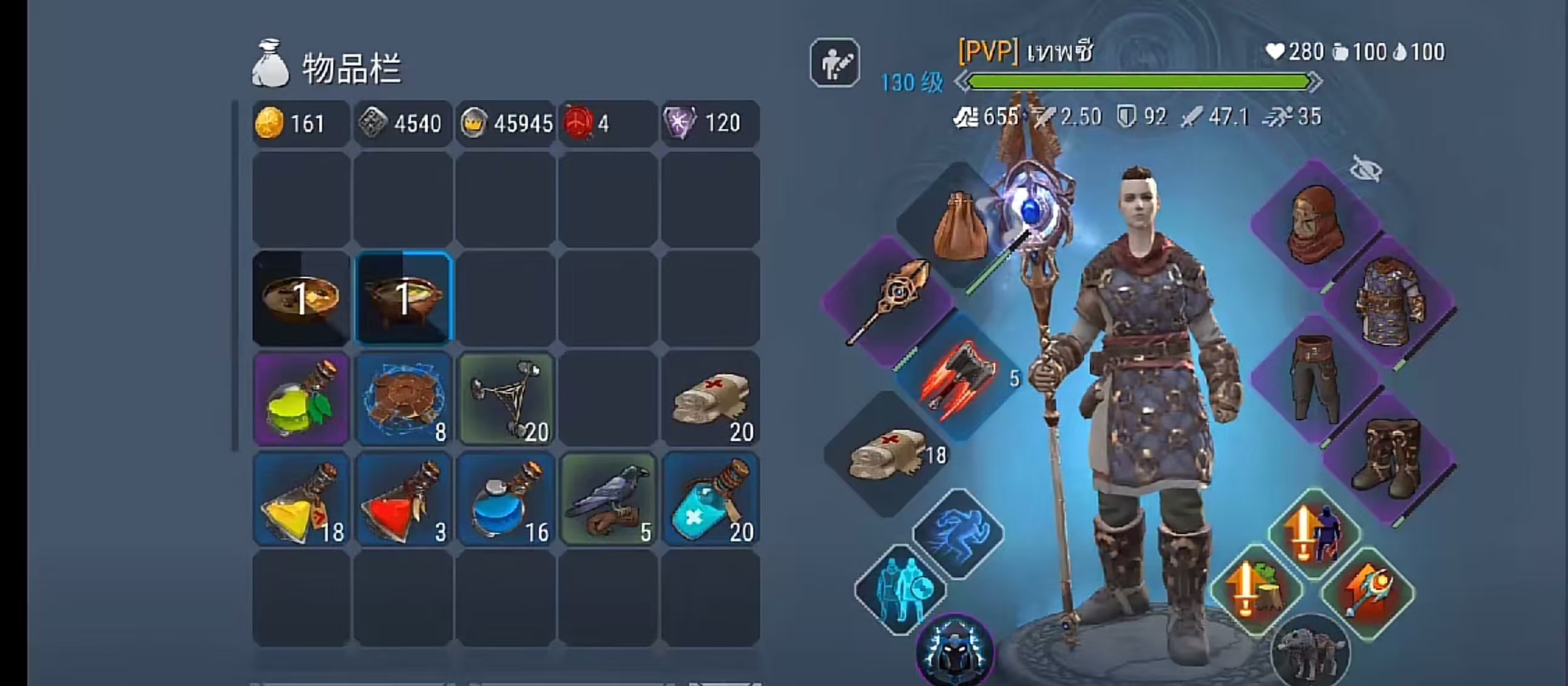Choose the bolas stack of 20

point(505,399)
